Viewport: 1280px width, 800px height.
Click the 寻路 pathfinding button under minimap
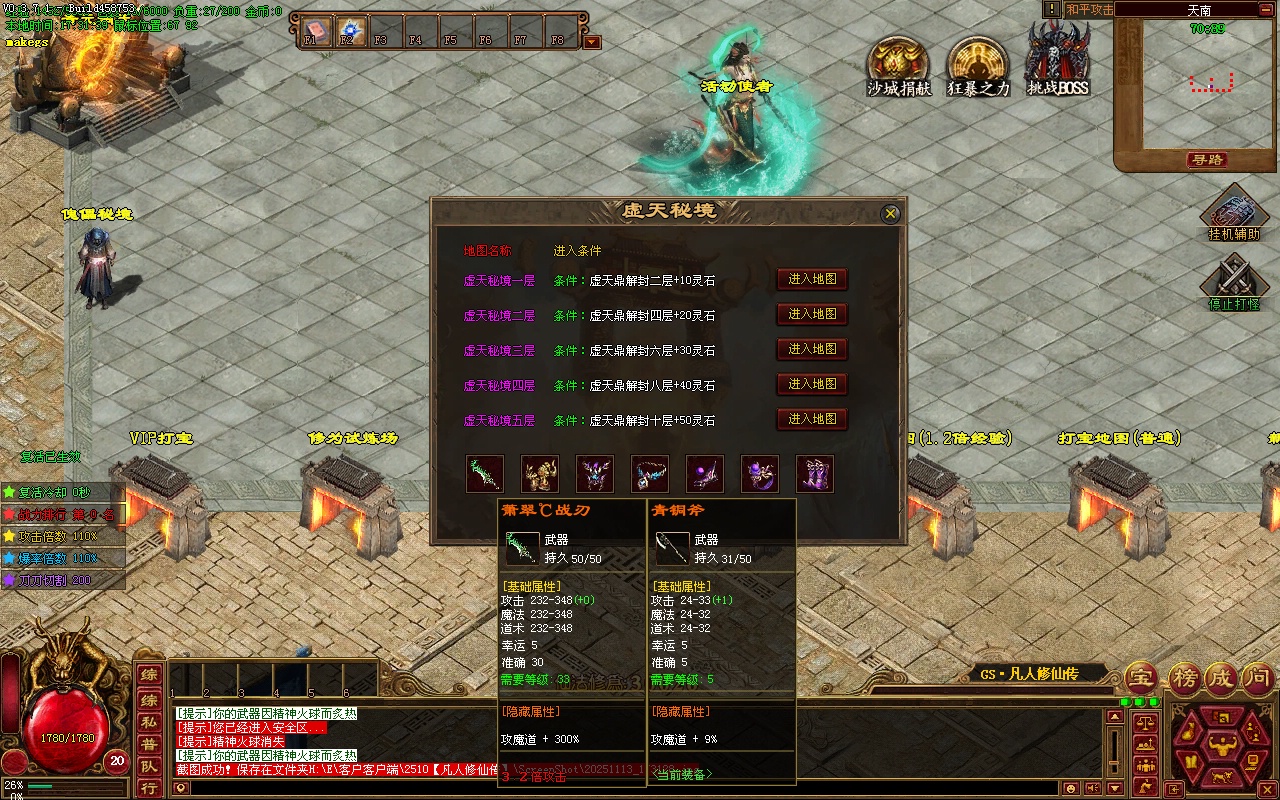1208,160
